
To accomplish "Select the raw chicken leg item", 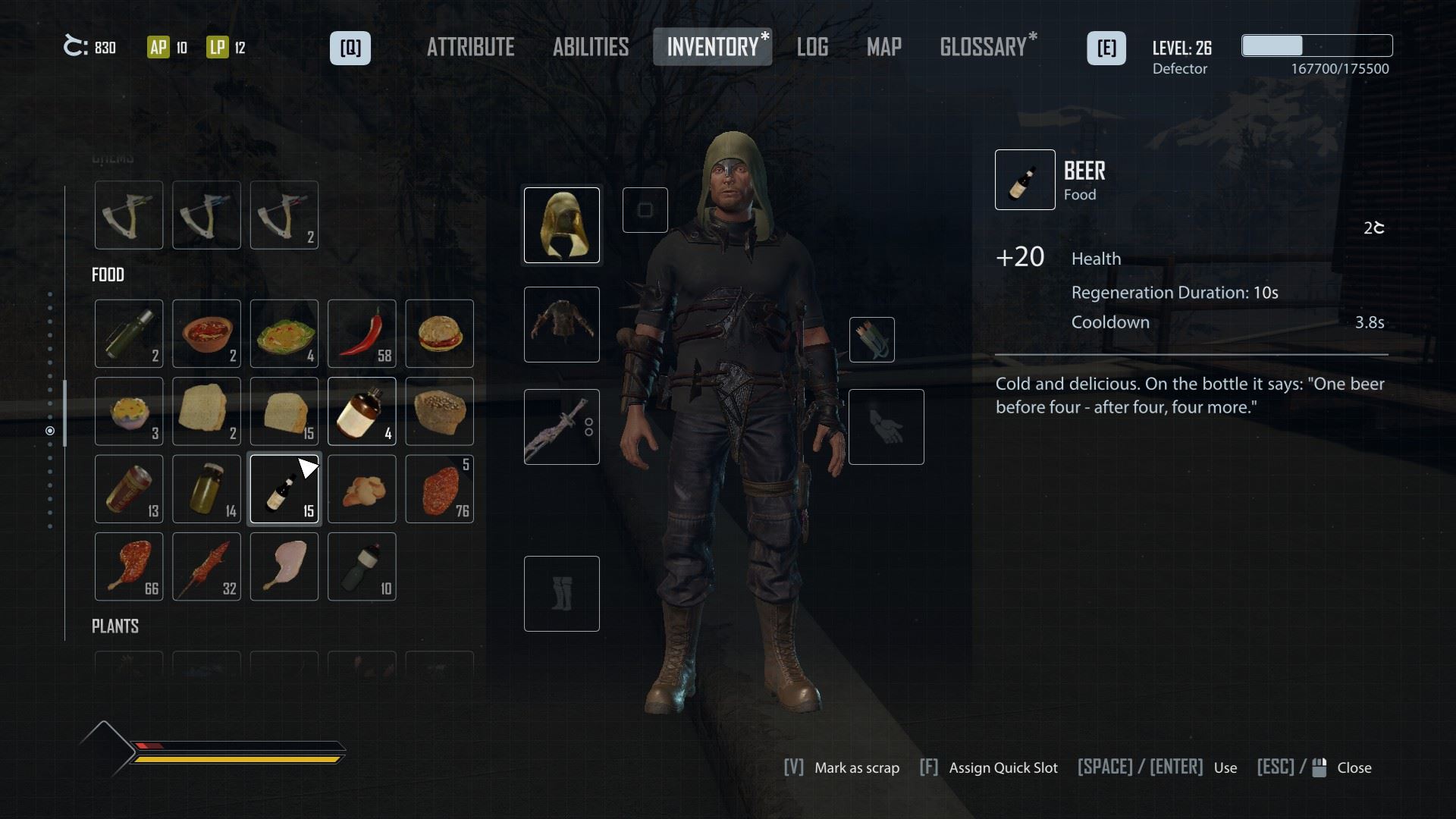I will [x=284, y=566].
